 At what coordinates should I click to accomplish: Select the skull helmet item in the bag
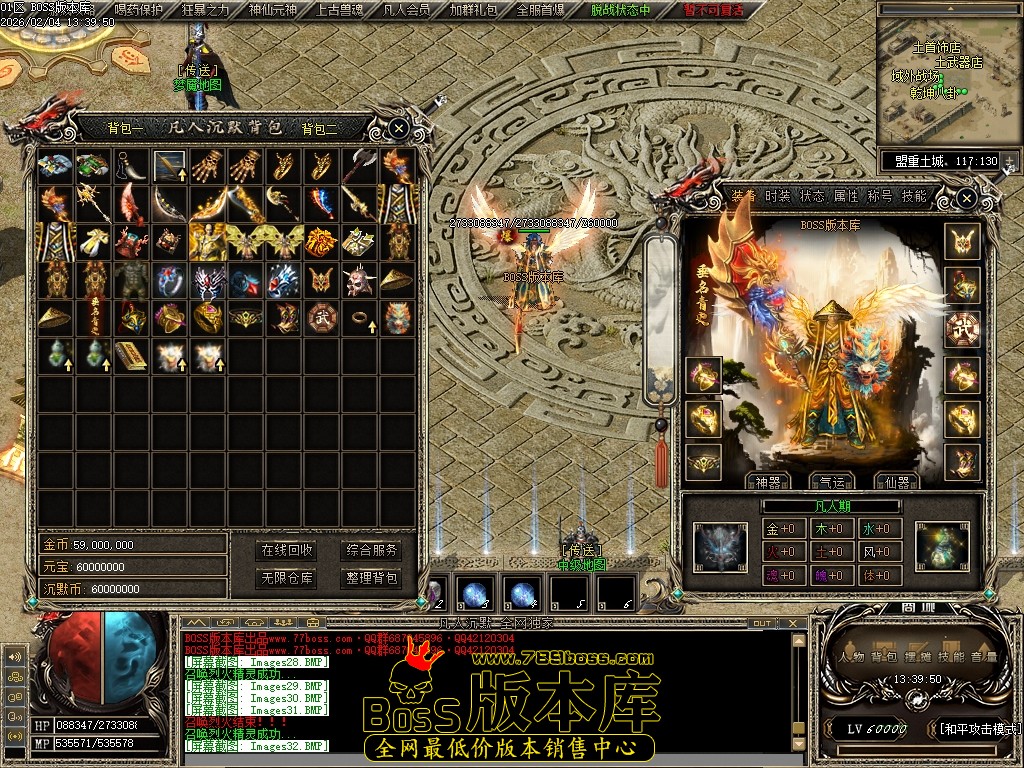[x=360, y=281]
